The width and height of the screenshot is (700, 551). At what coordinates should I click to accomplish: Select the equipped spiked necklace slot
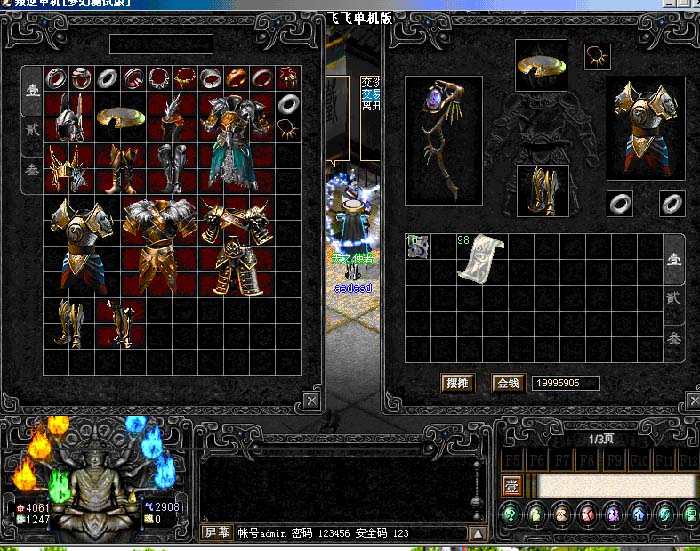tap(597, 55)
